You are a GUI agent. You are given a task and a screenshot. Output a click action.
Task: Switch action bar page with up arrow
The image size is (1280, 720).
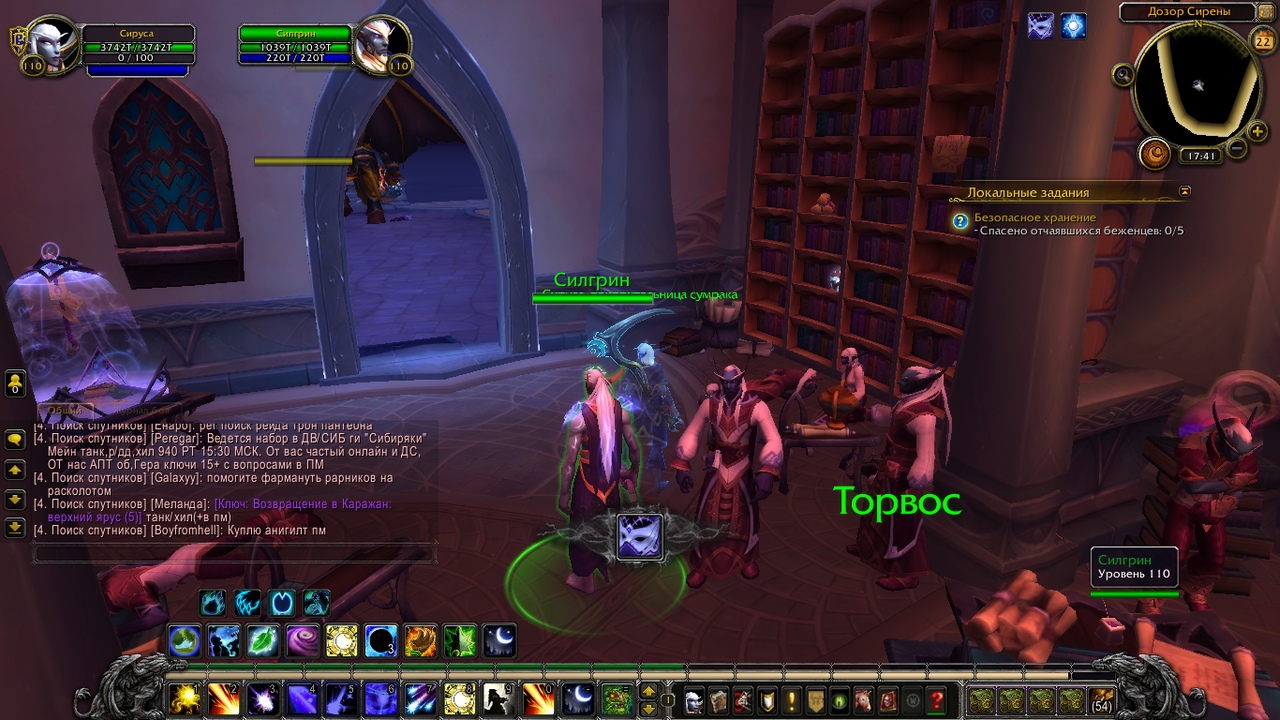(649, 690)
